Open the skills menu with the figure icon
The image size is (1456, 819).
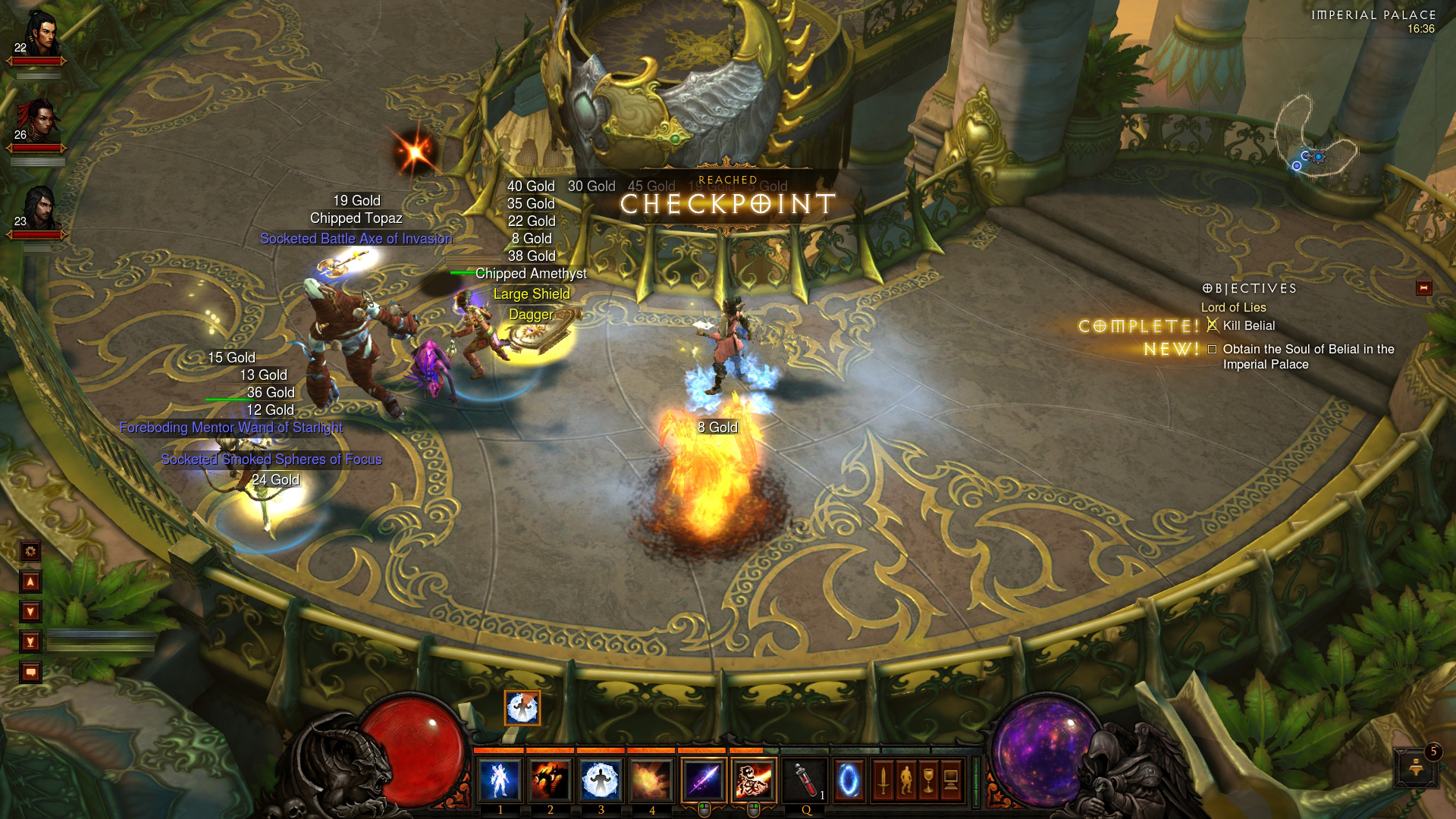pos(905,780)
